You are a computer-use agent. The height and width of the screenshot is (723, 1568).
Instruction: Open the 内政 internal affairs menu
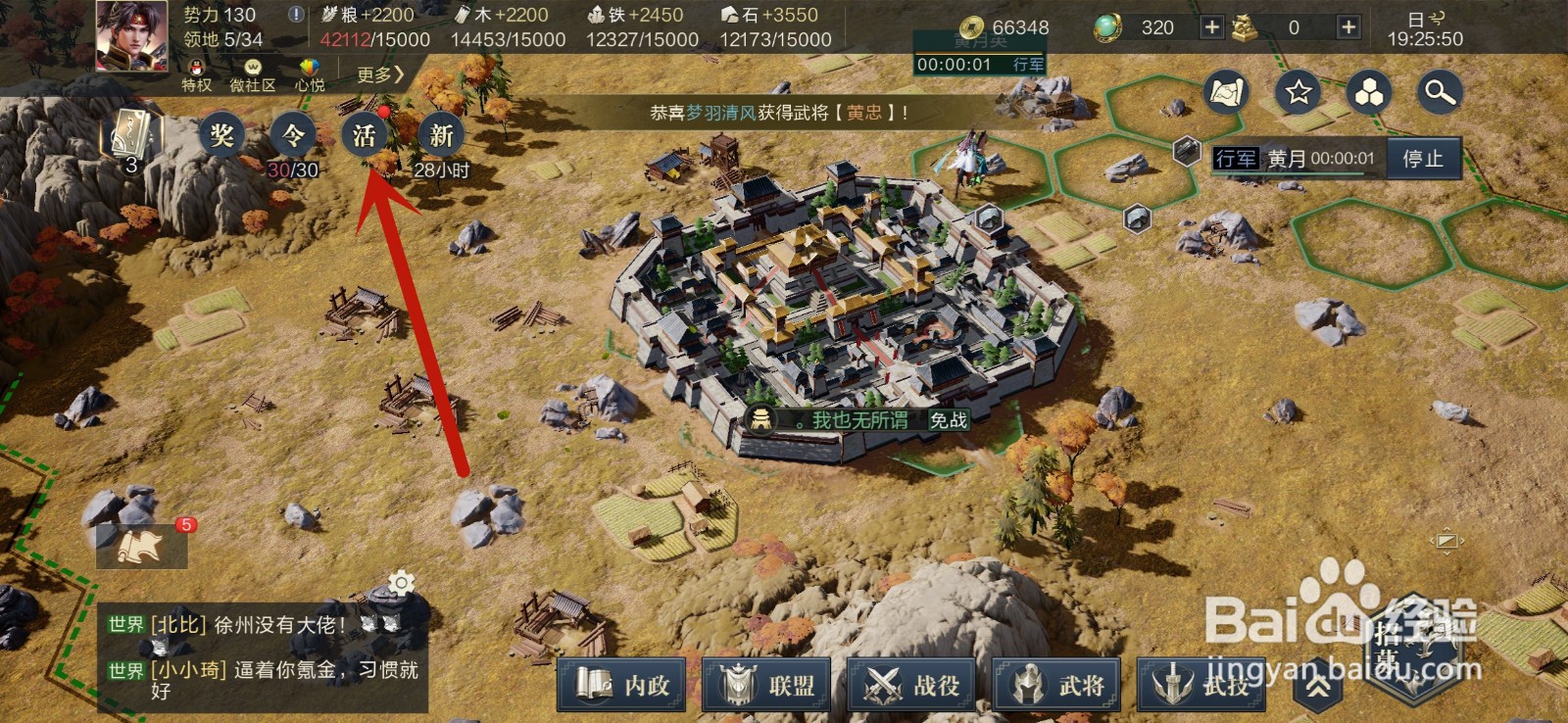pyautogui.click(x=624, y=685)
